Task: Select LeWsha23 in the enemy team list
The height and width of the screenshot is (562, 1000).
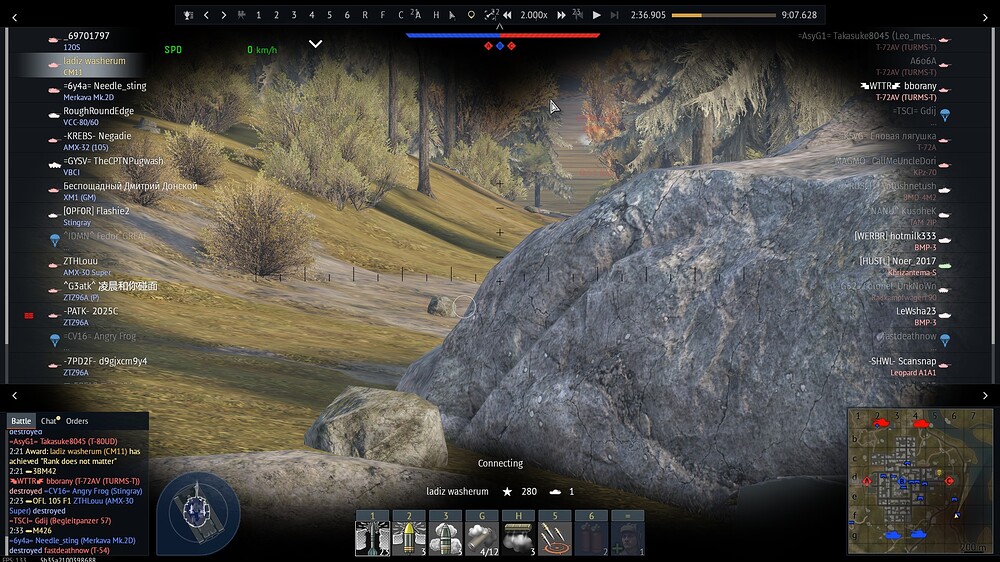Action: point(915,311)
